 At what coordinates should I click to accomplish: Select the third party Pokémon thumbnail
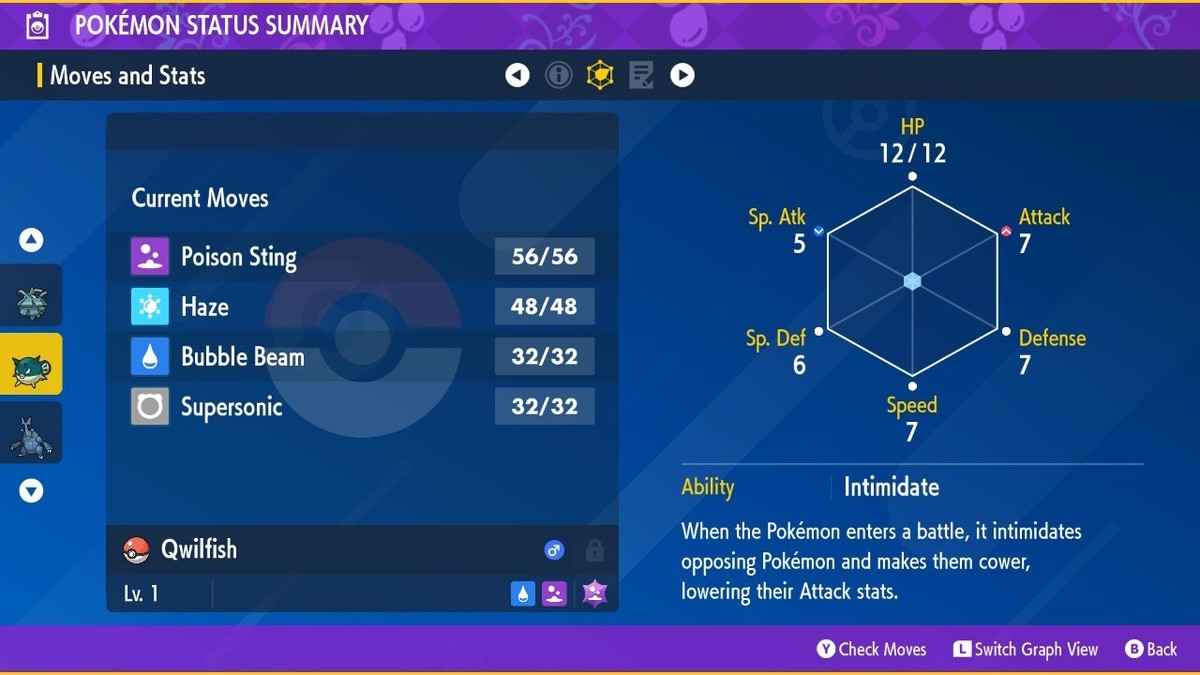click(31, 433)
